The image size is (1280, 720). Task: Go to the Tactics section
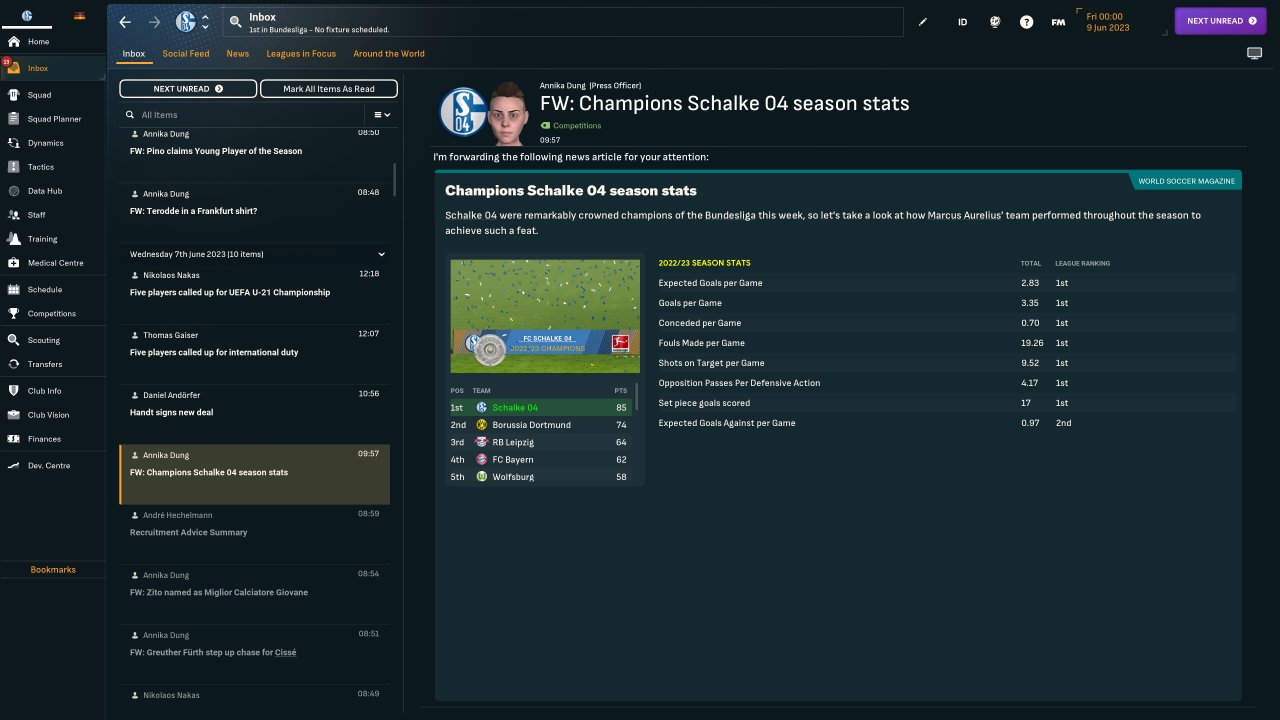click(41, 167)
